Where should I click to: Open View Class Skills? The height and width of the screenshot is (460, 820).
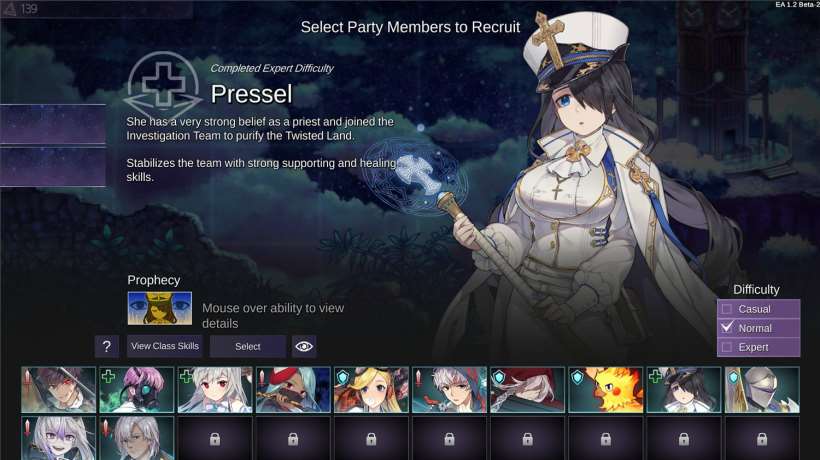coord(165,346)
